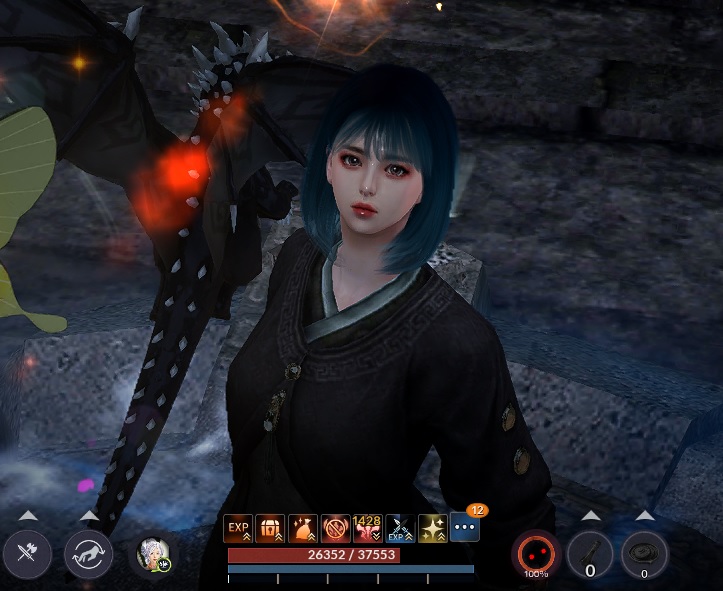Screen dimensions: 723x591
Task: Select the golden sparkle stars buff icon
Action: [x=432, y=527]
